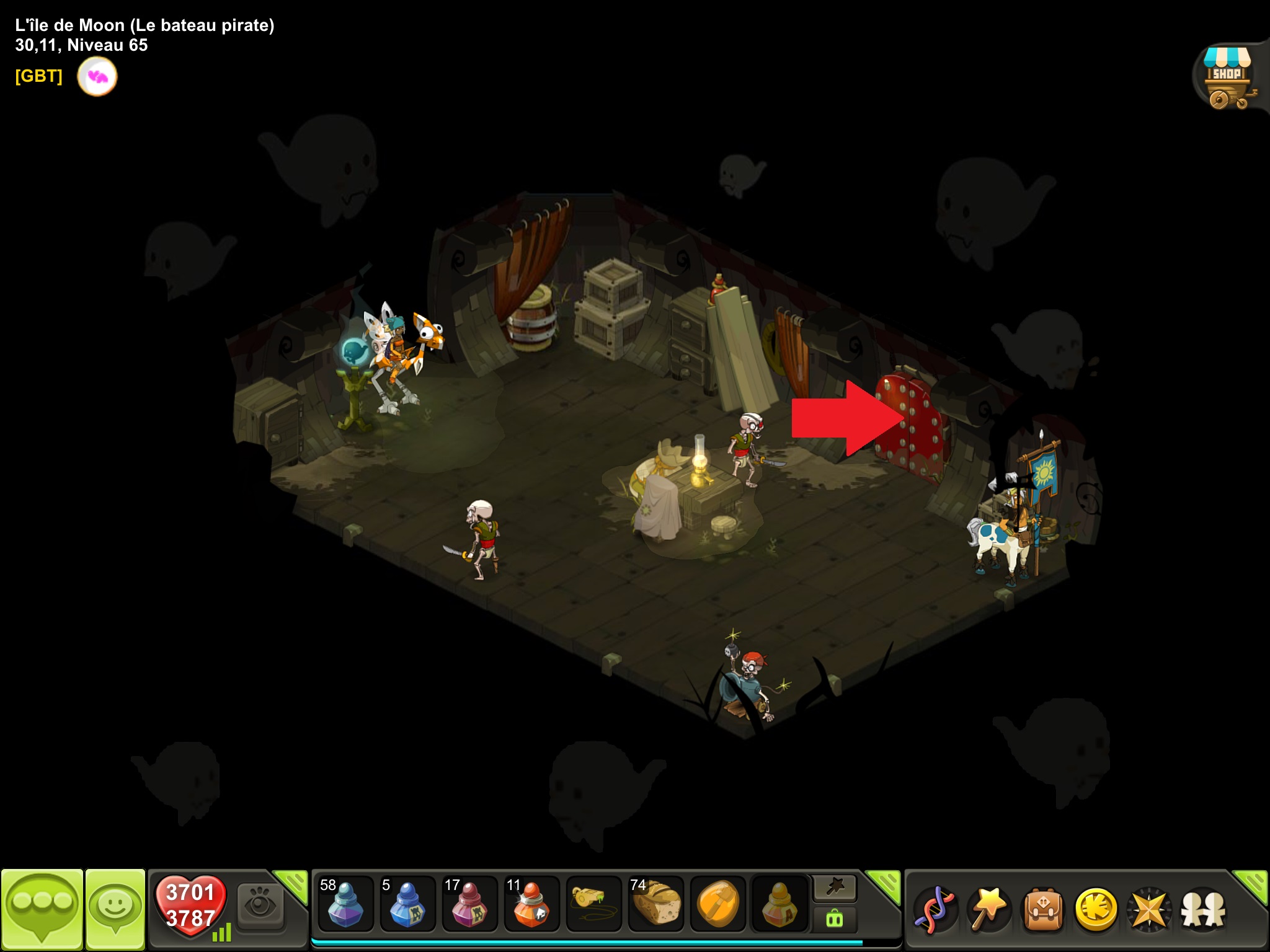Use the blue potion with 5 charges
Viewport: 1270px width, 952px height.
(x=407, y=904)
